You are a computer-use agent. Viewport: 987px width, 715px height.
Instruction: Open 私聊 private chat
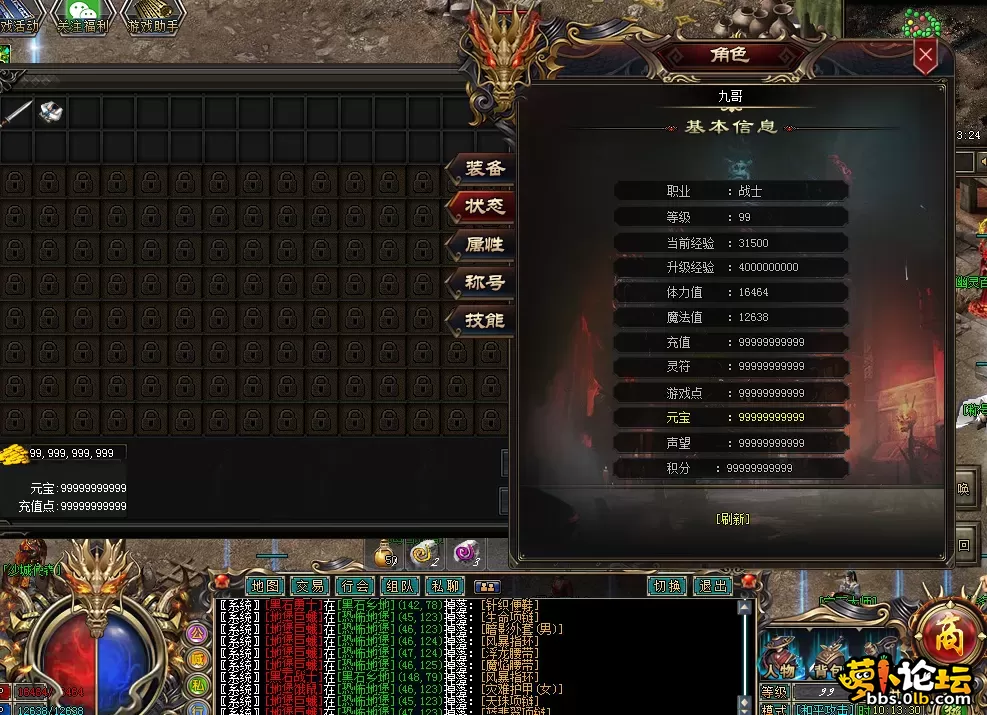coord(445,586)
